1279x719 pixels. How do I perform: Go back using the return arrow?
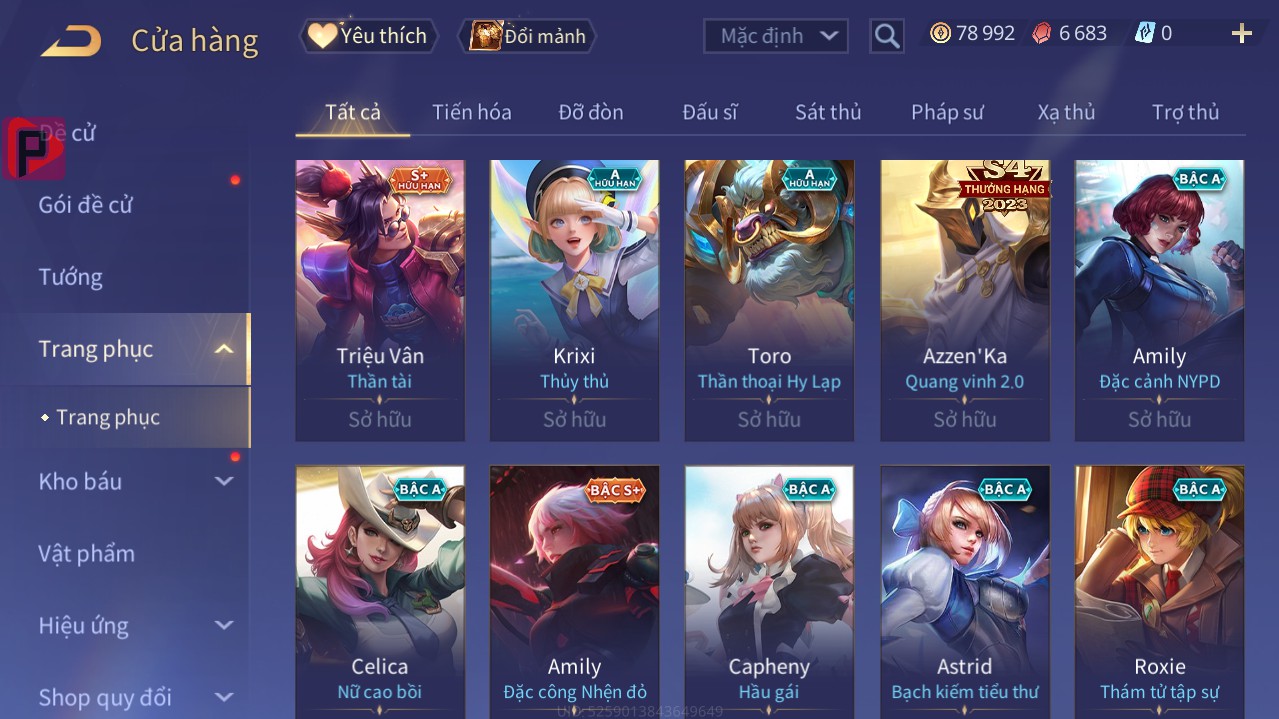click(x=71, y=42)
